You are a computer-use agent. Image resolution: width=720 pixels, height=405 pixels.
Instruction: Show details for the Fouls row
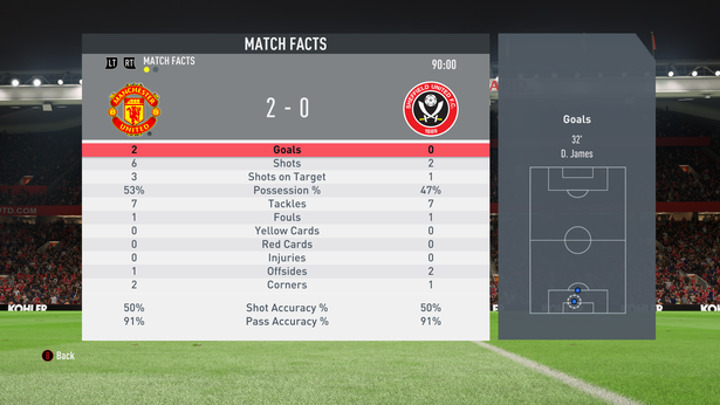click(x=286, y=218)
